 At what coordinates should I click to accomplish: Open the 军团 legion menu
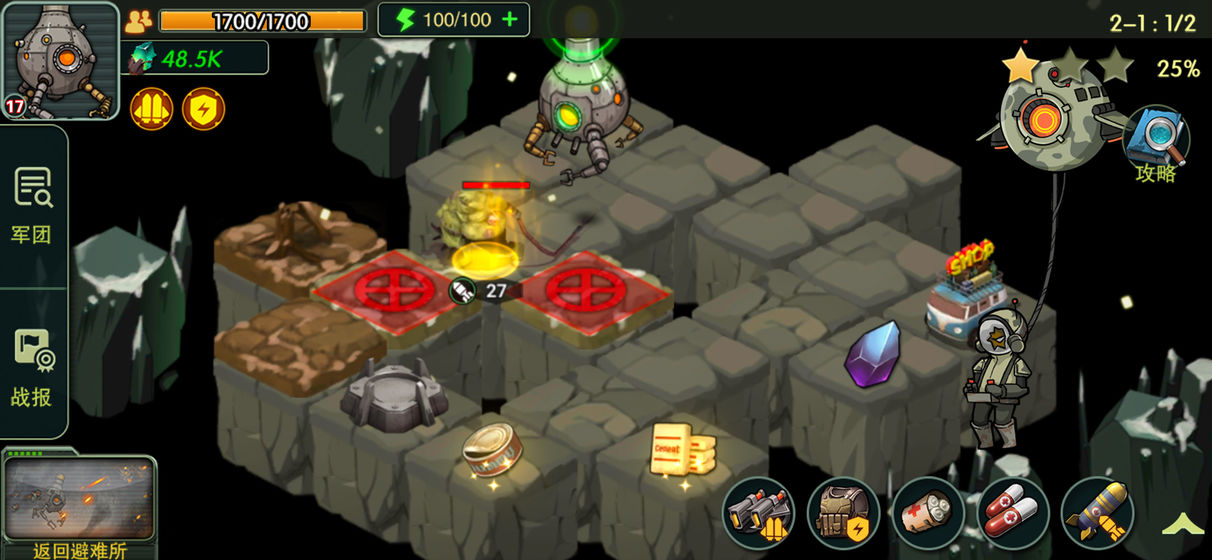[32, 207]
